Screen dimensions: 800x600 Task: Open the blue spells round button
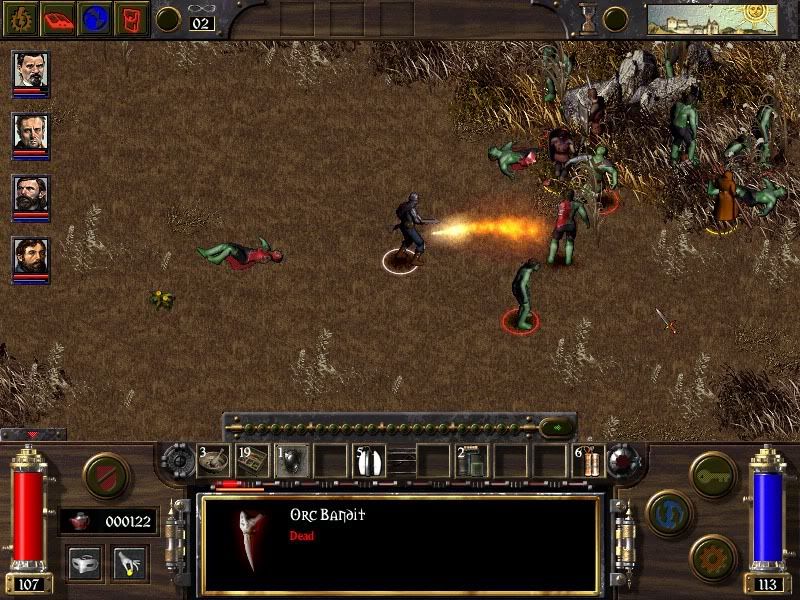coord(668,512)
